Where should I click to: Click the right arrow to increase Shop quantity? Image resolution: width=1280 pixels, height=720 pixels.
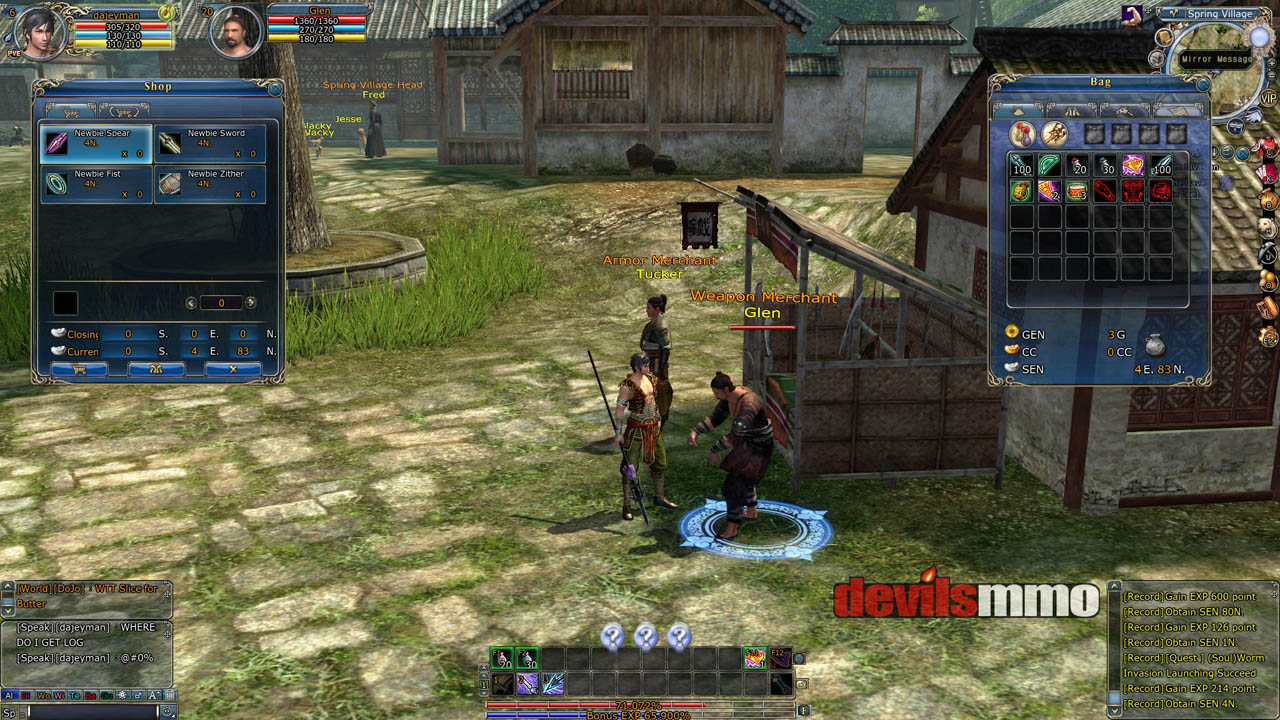point(250,301)
